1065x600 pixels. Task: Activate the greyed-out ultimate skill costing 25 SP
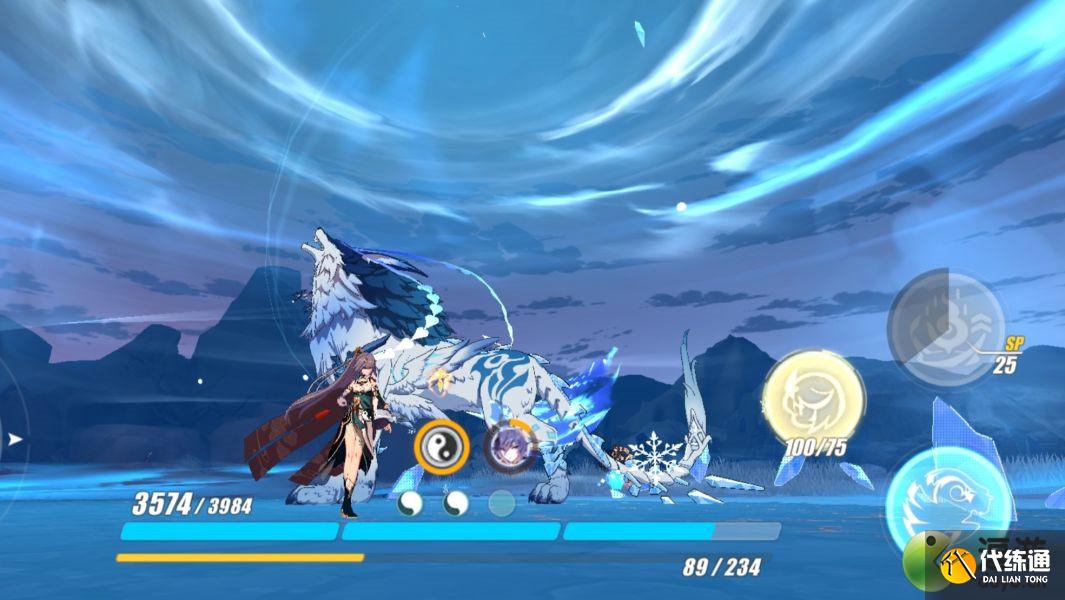[x=944, y=327]
